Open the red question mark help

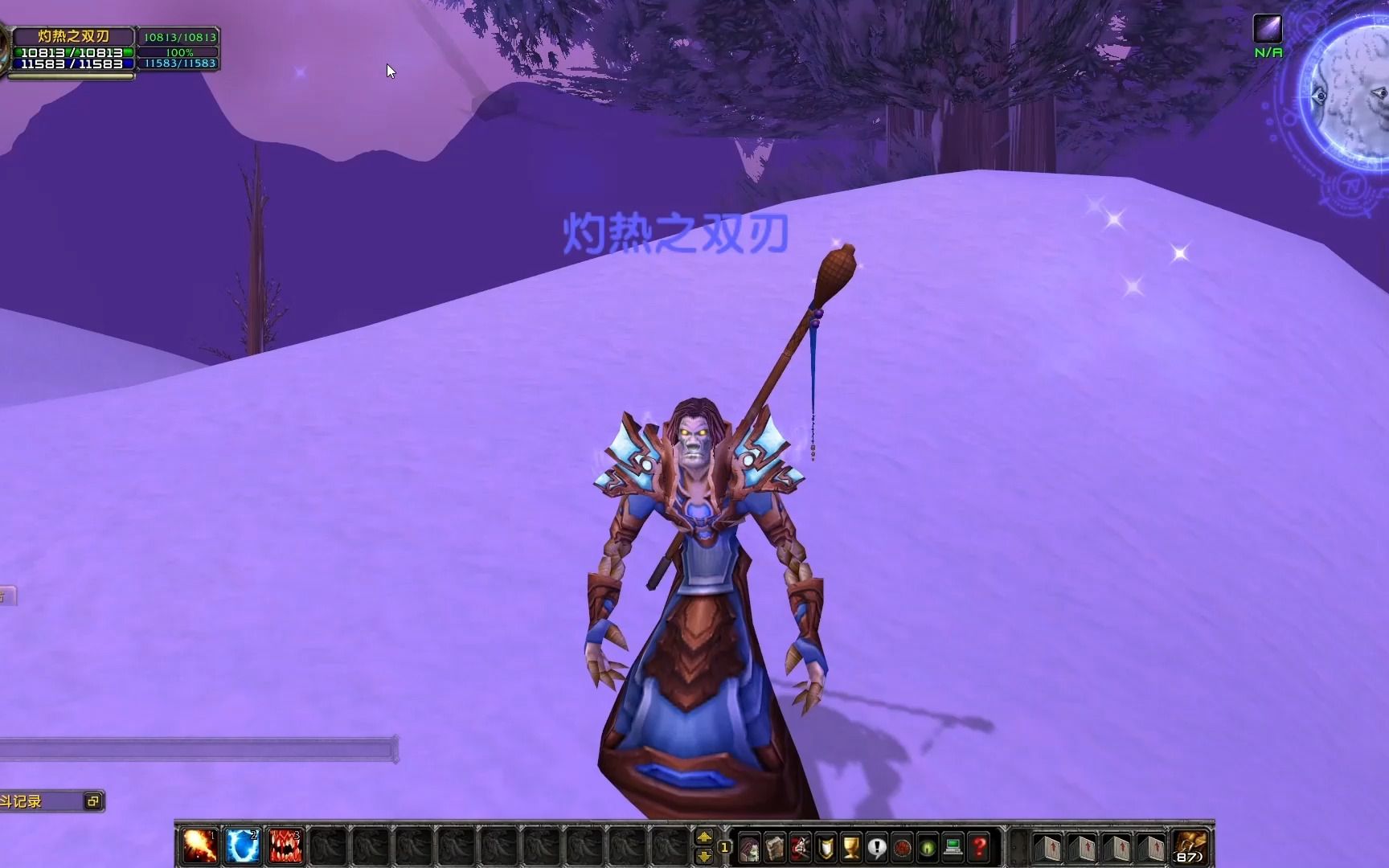click(x=979, y=847)
